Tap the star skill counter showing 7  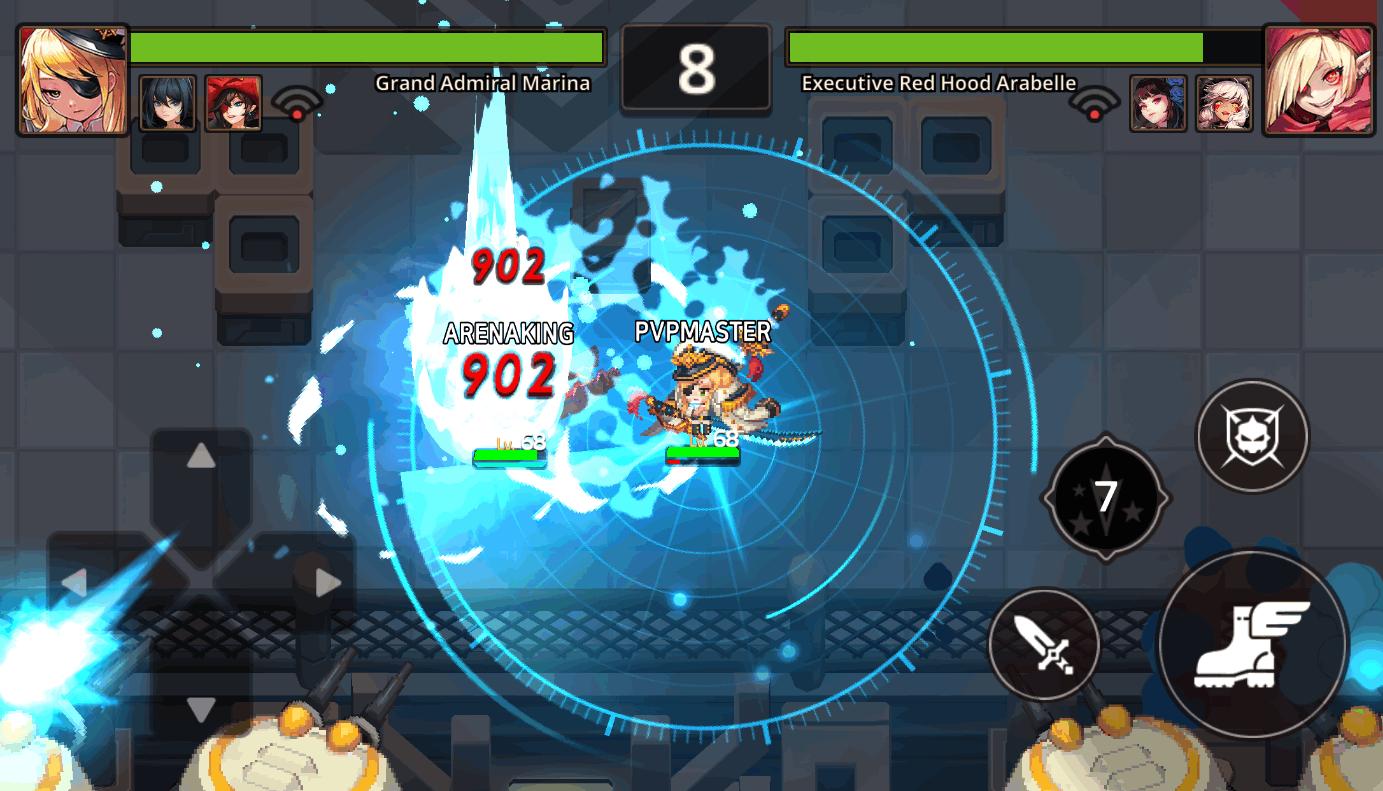click(x=1104, y=495)
